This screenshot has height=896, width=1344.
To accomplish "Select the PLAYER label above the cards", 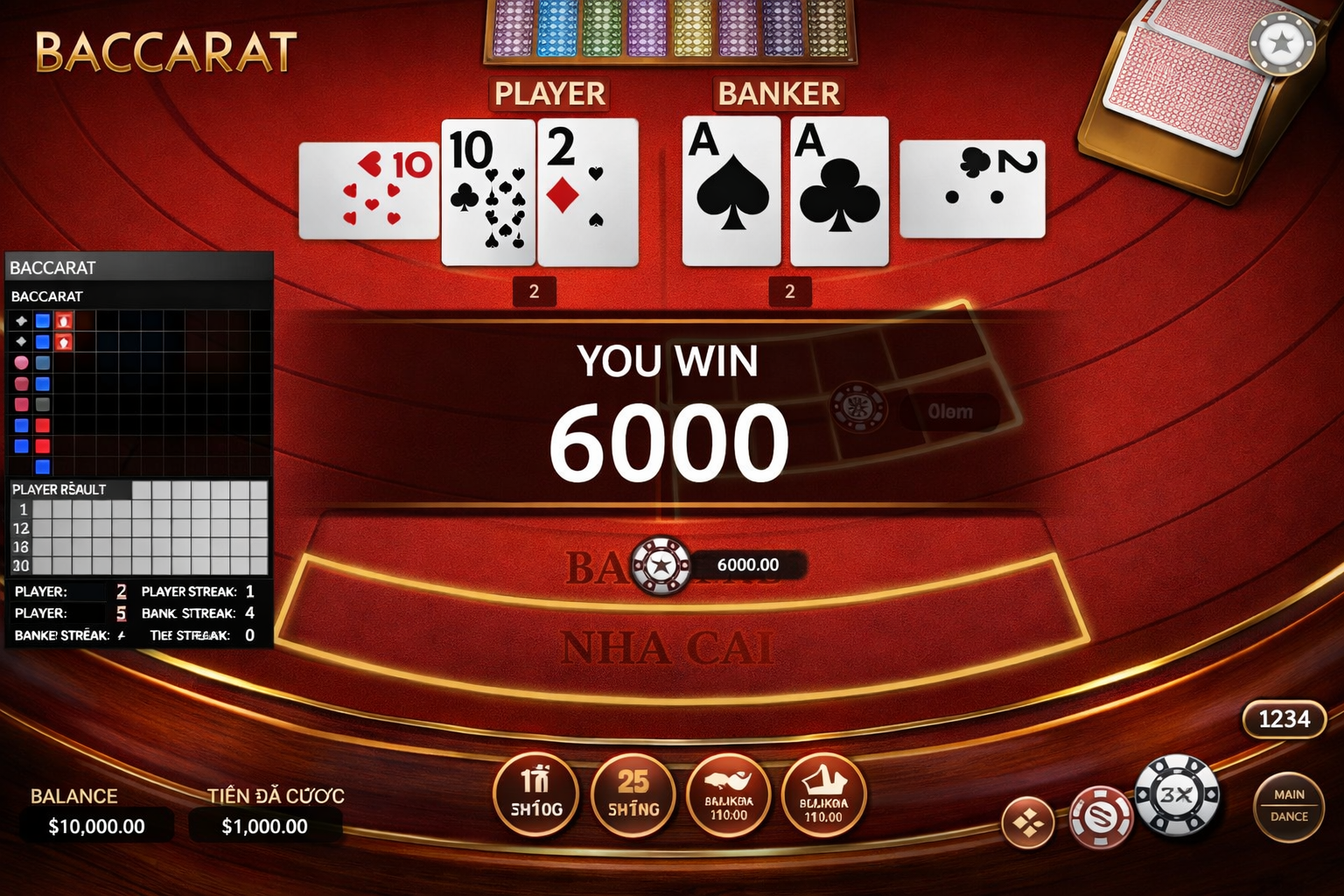I will pos(549,94).
